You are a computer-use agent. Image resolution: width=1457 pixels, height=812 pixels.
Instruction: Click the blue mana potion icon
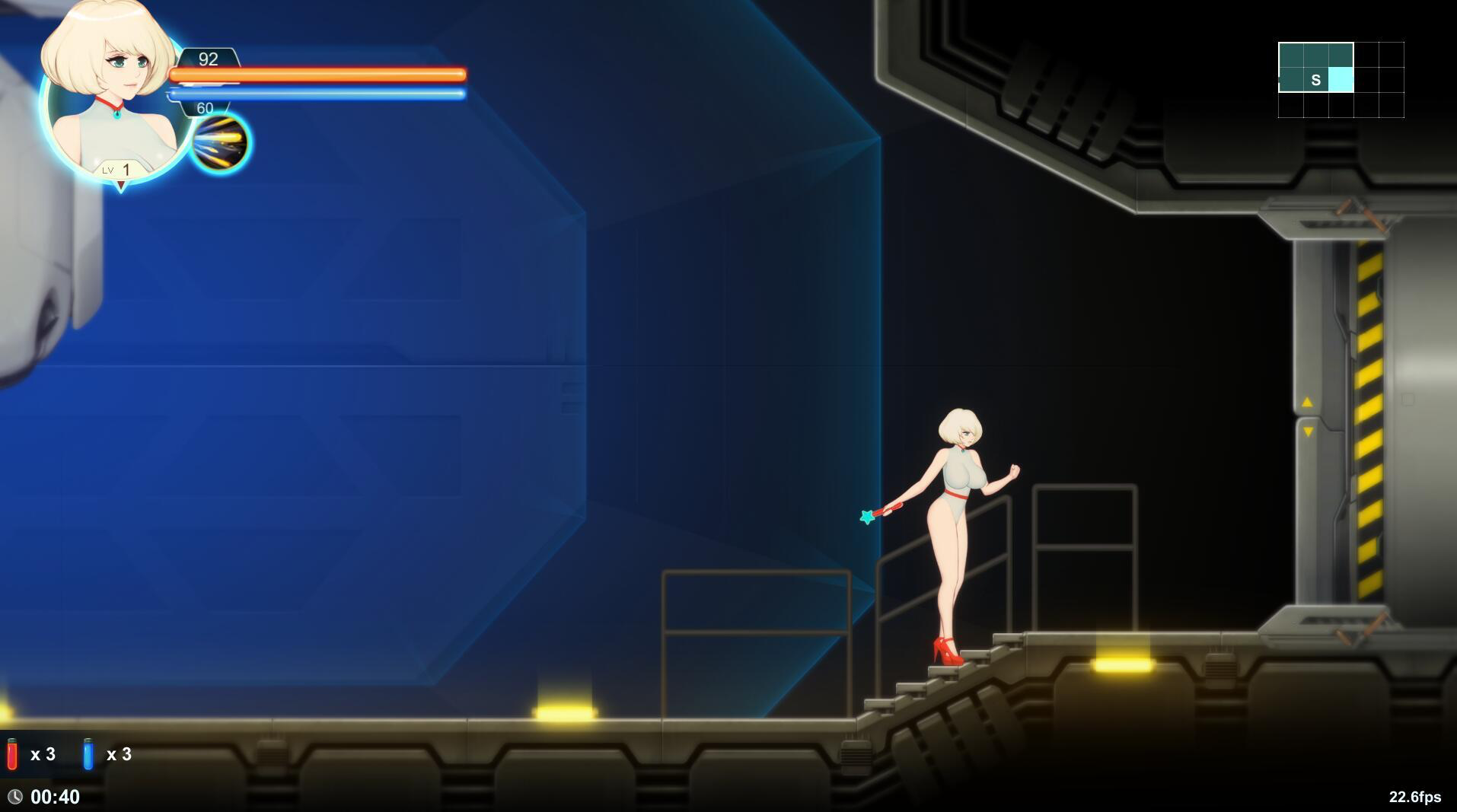pos(89,754)
